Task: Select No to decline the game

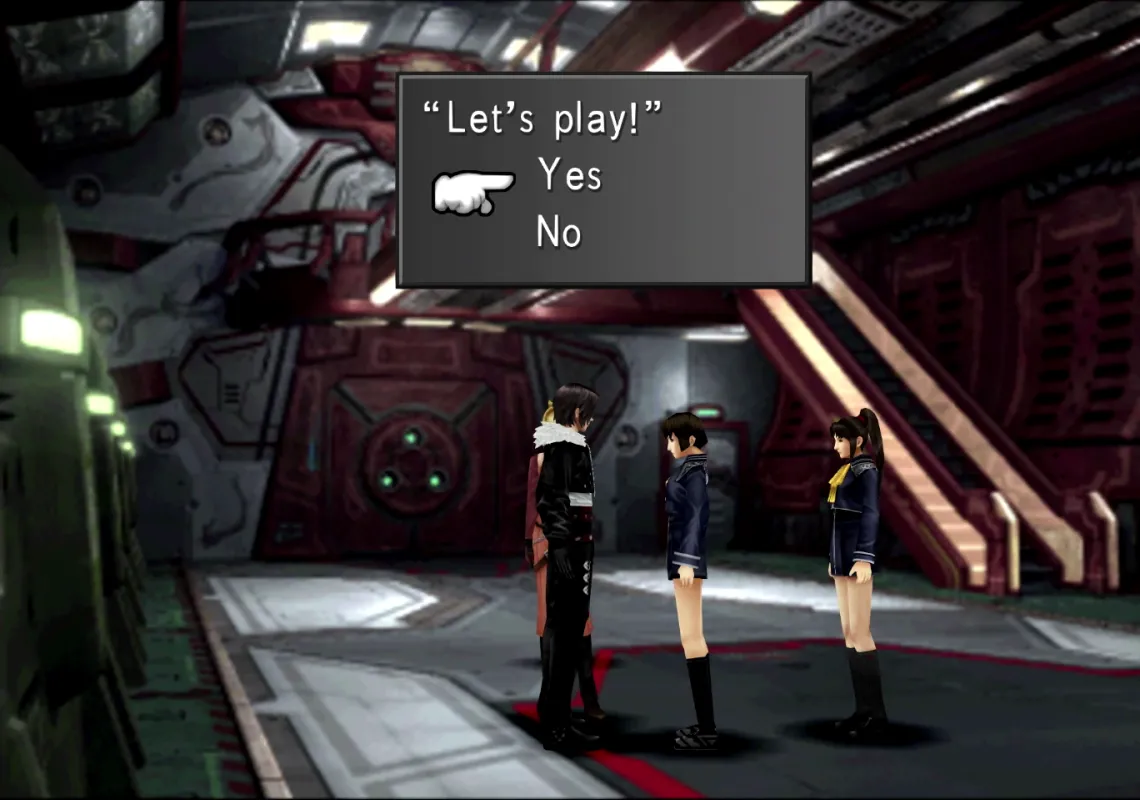Action: pyautogui.click(x=559, y=233)
